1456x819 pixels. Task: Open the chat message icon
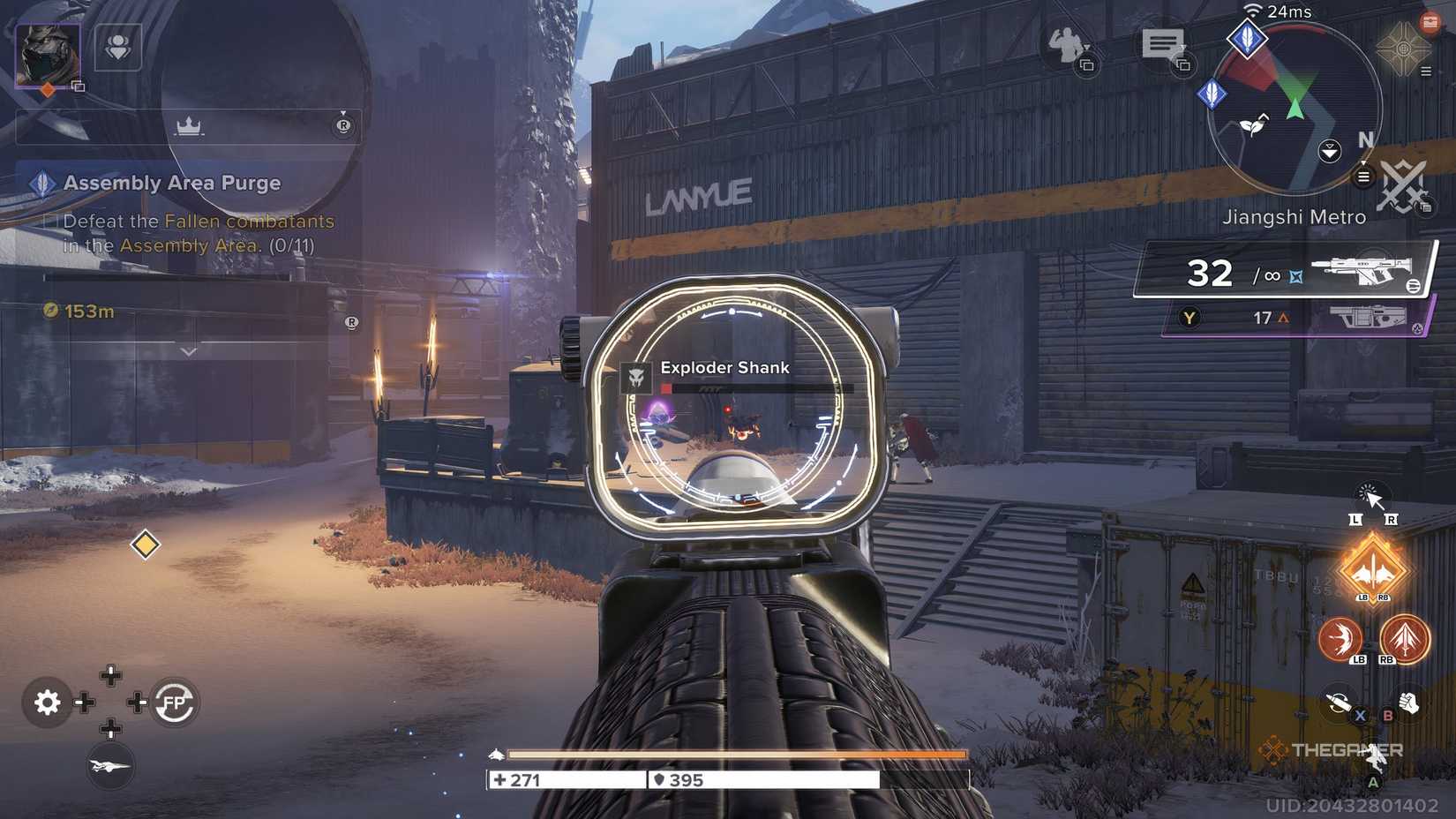pyautogui.click(x=1163, y=44)
